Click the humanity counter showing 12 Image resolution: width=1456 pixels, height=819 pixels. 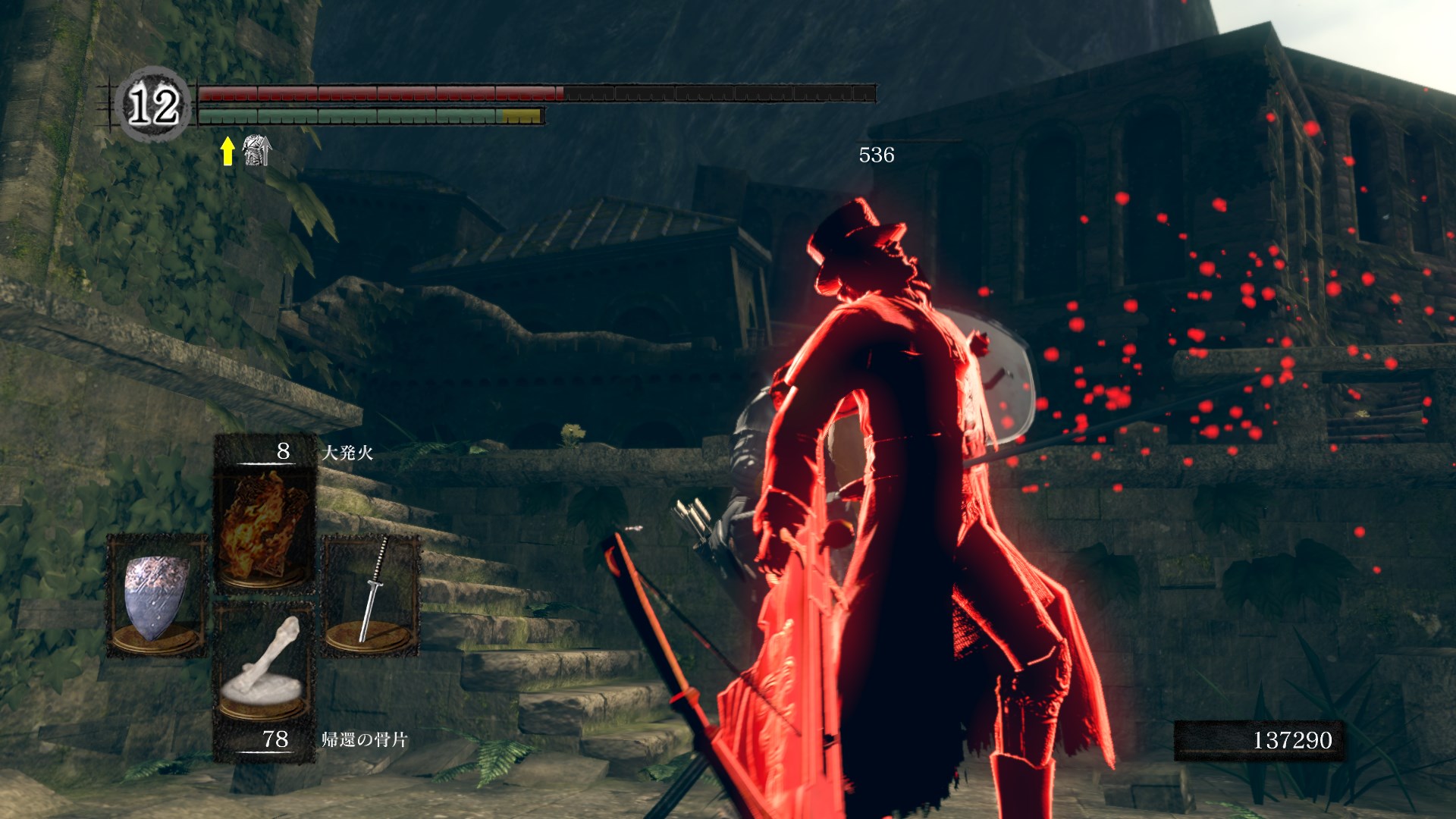click(153, 105)
